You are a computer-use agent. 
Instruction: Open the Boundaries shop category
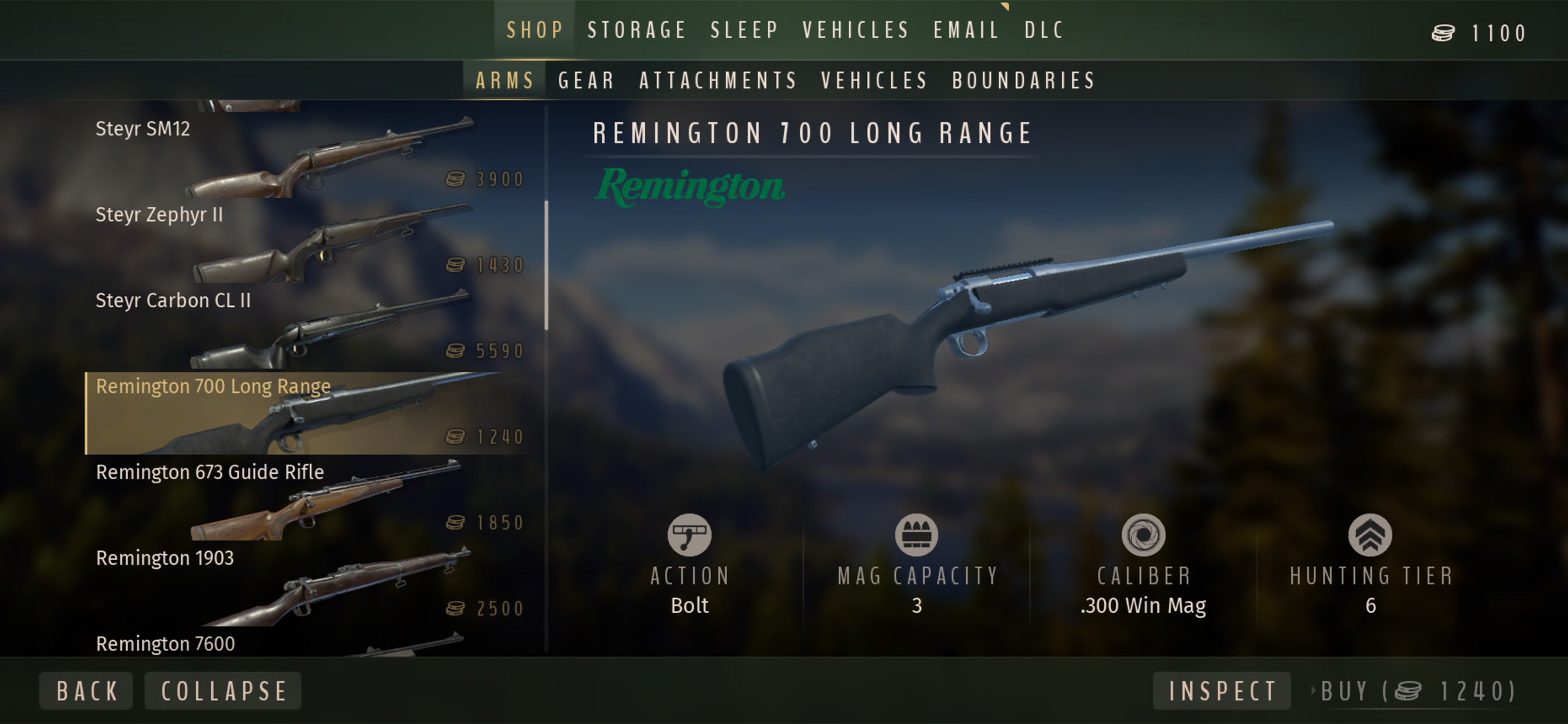(x=1024, y=81)
